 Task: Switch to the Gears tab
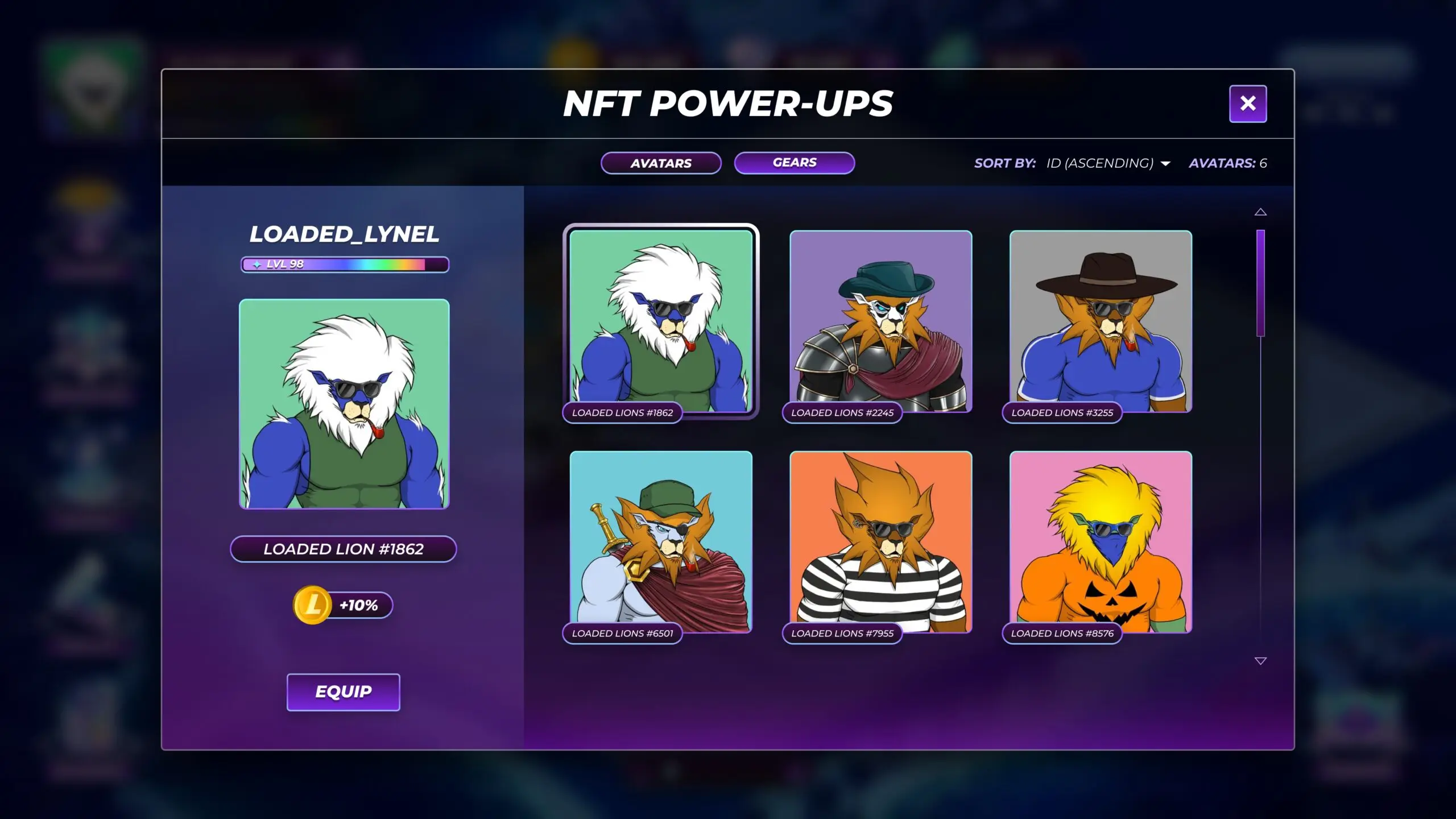794,163
